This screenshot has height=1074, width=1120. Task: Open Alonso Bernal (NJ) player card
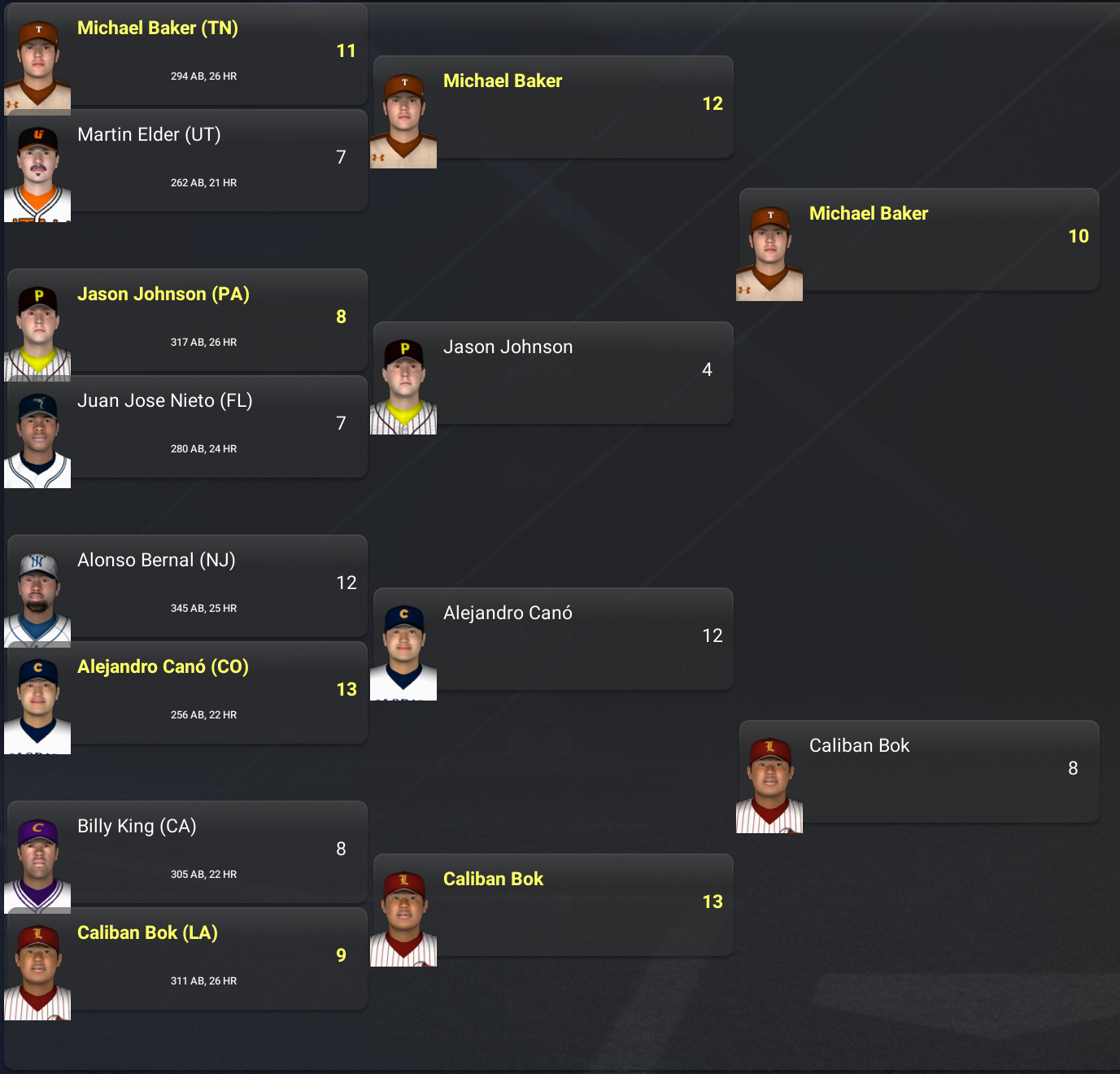[187, 586]
